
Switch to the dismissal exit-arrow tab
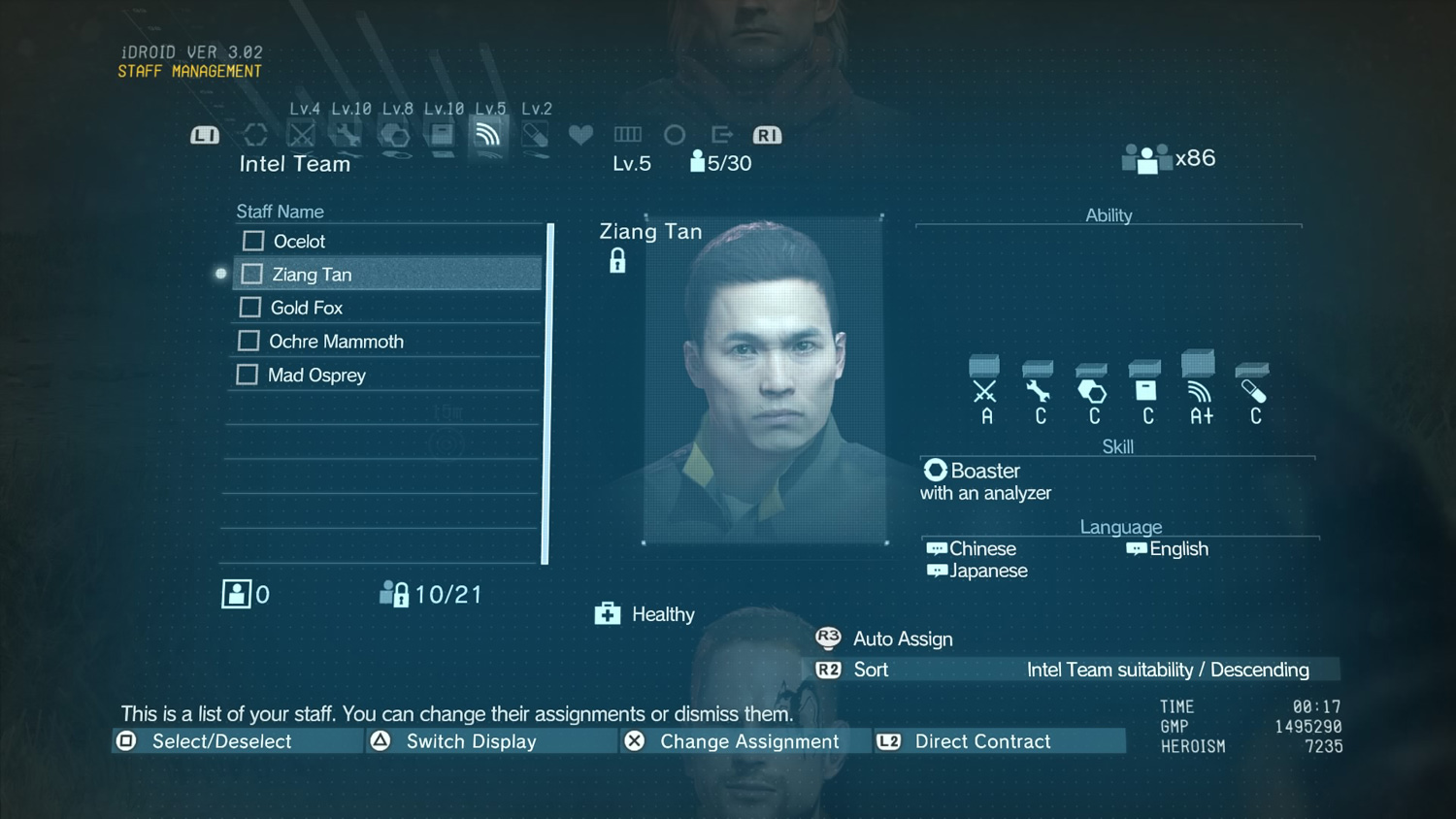(x=721, y=135)
